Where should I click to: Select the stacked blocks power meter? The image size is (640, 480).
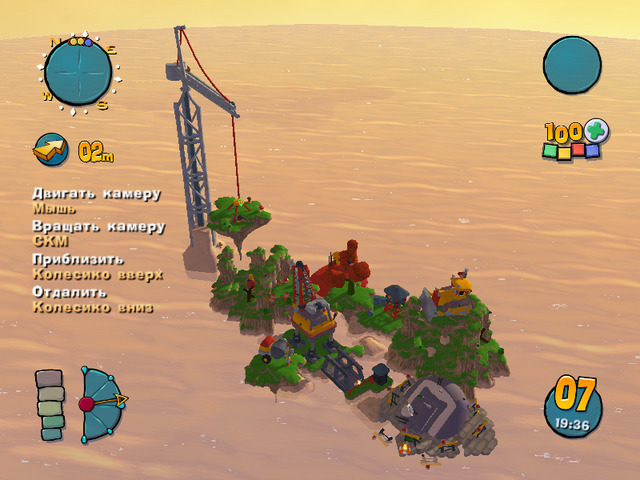coord(50,405)
